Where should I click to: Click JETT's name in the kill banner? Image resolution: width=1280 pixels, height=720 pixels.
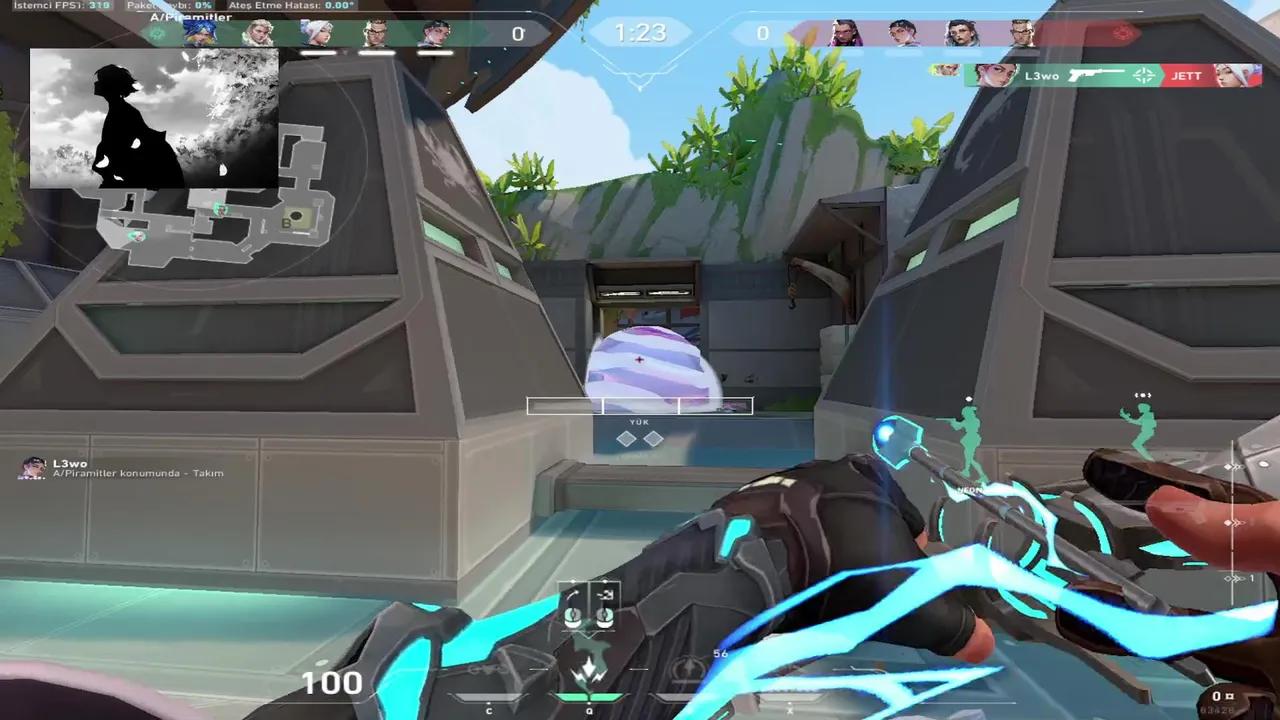click(1186, 76)
